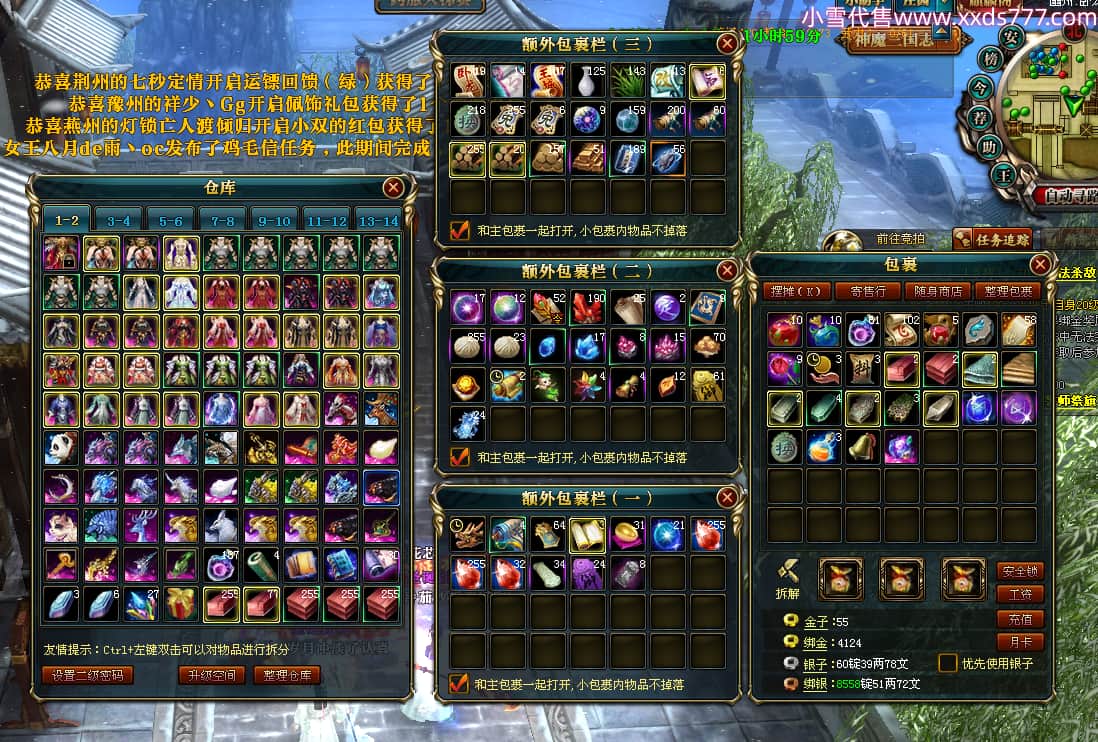The image size is (1098, 742).
Task: Upgrade warehouse space with 升级空间
Action: pos(211,675)
